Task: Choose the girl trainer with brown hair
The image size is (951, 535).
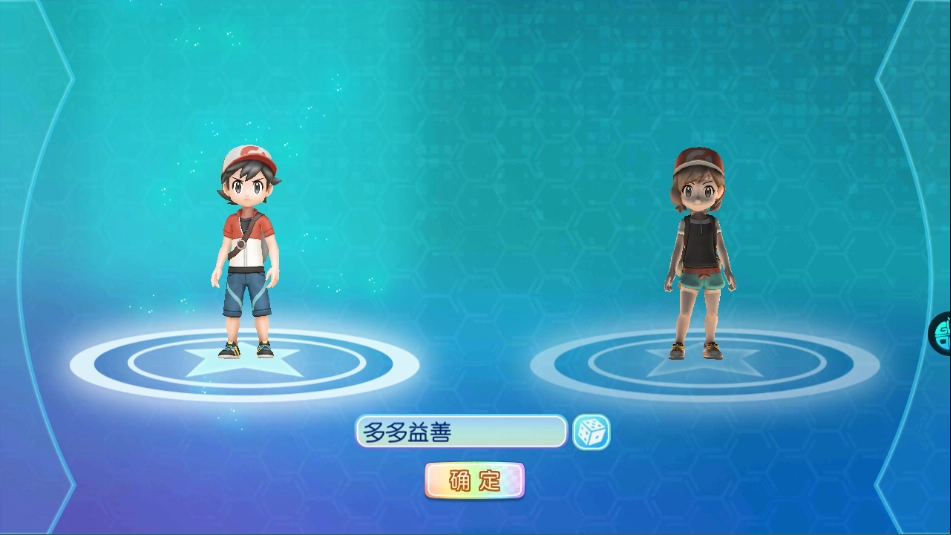Action: [696, 253]
